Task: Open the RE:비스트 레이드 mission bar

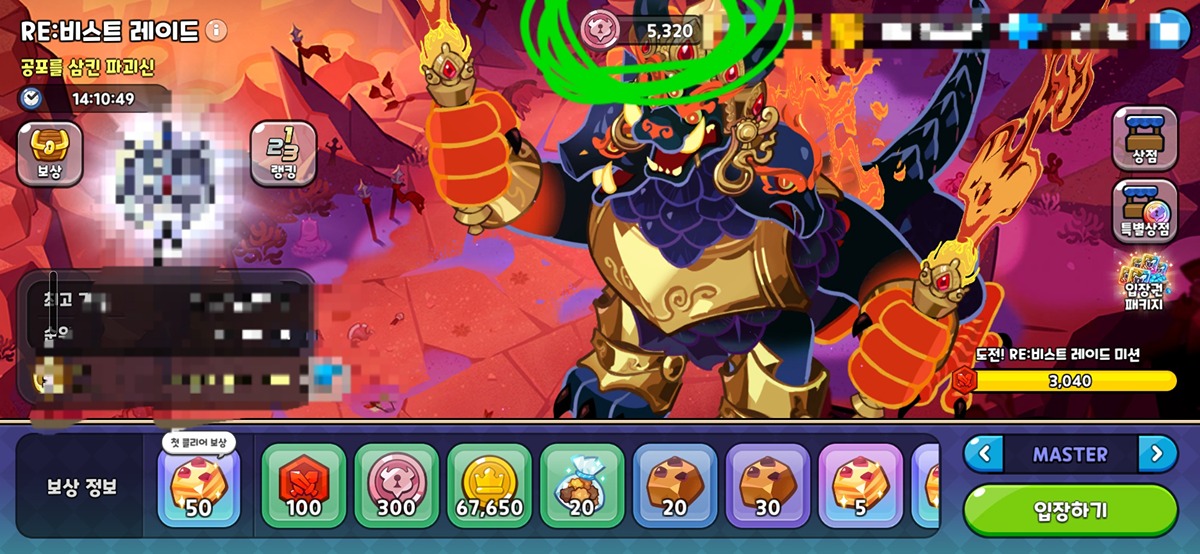Action: tap(1066, 380)
